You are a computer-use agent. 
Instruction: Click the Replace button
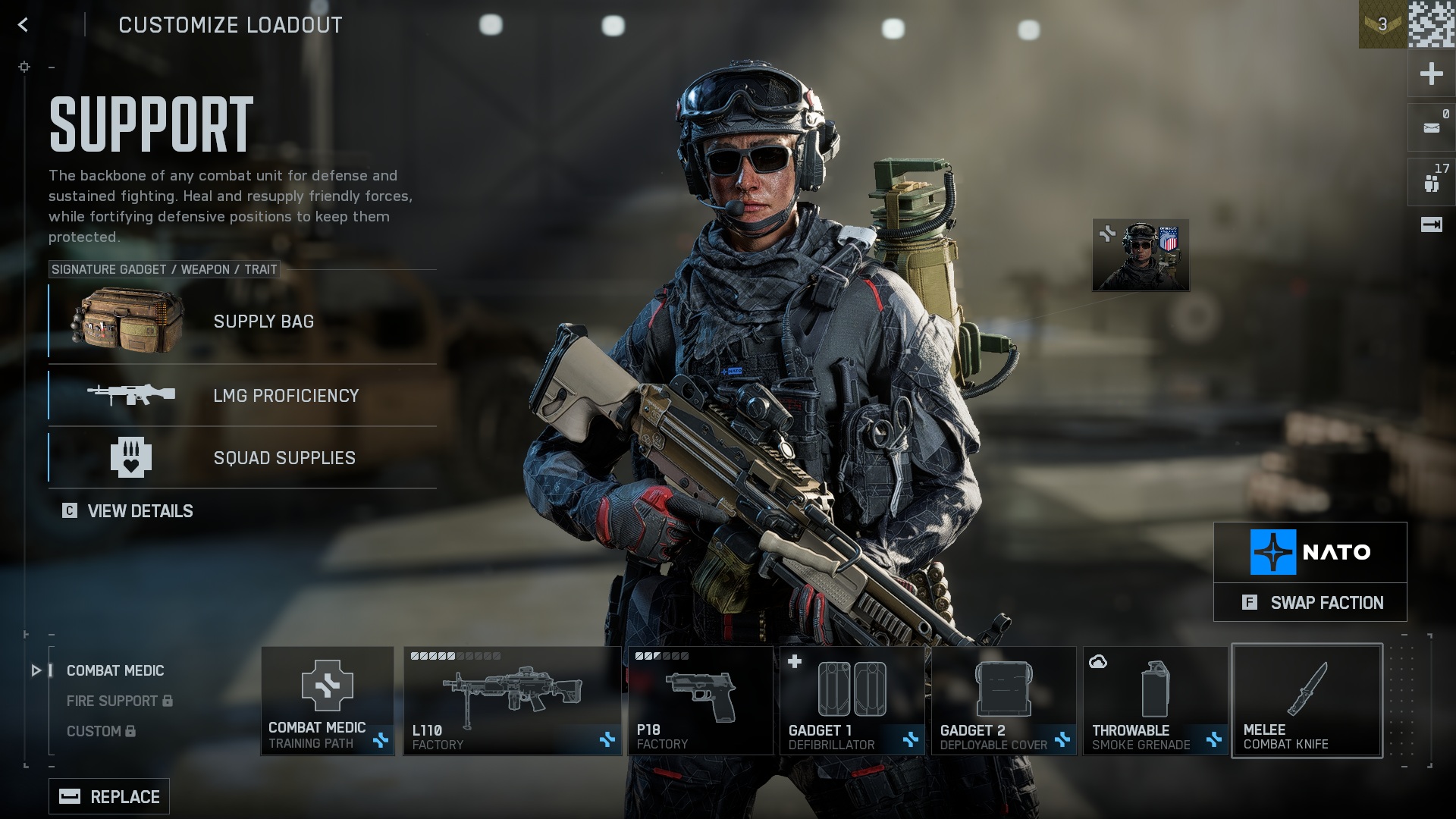(109, 796)
